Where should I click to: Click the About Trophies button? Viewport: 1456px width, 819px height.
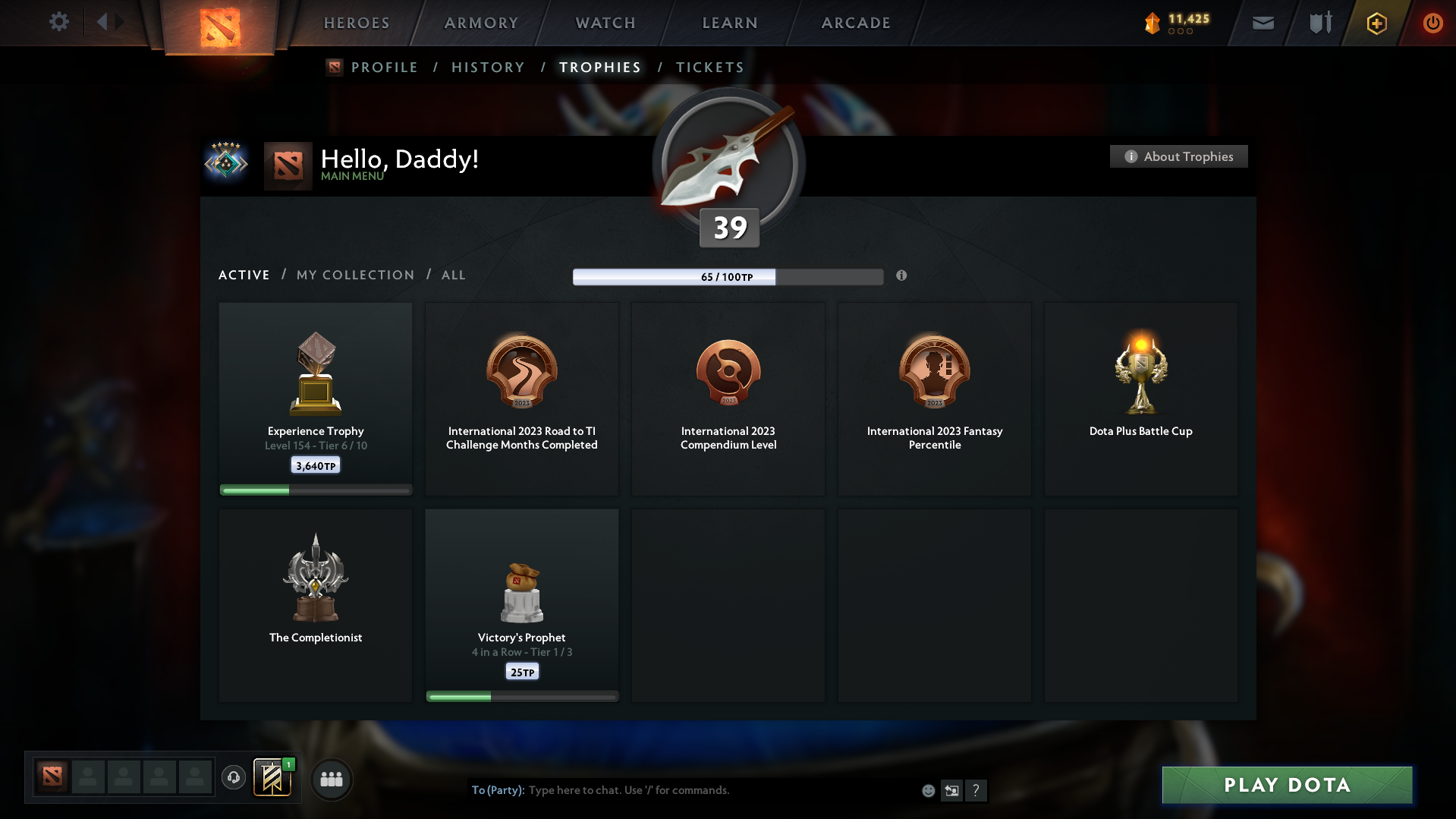pos(1178,156)
